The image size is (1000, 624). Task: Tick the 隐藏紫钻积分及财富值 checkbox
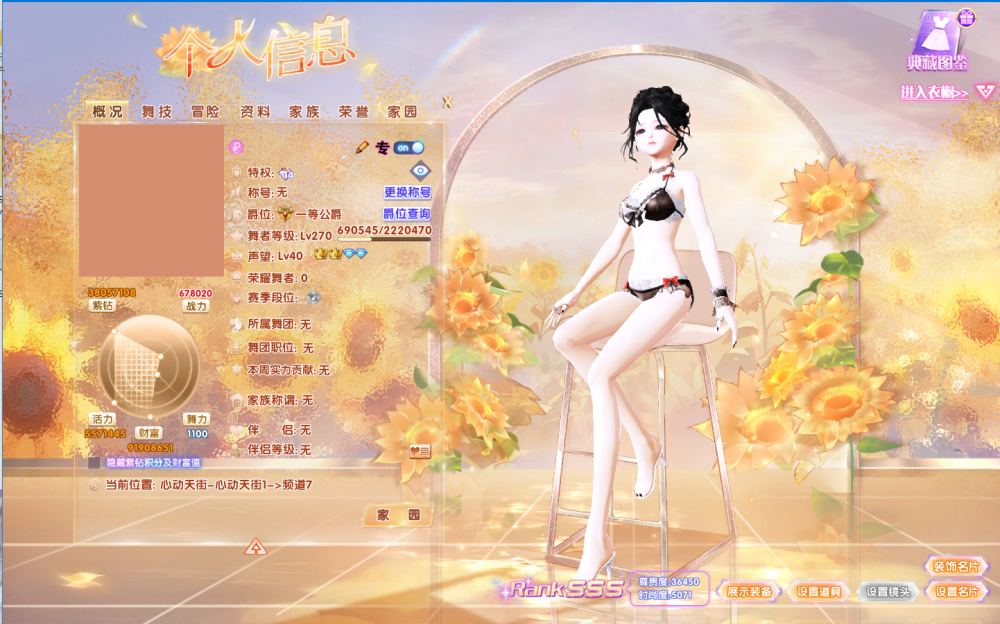(x=94, y=463)
